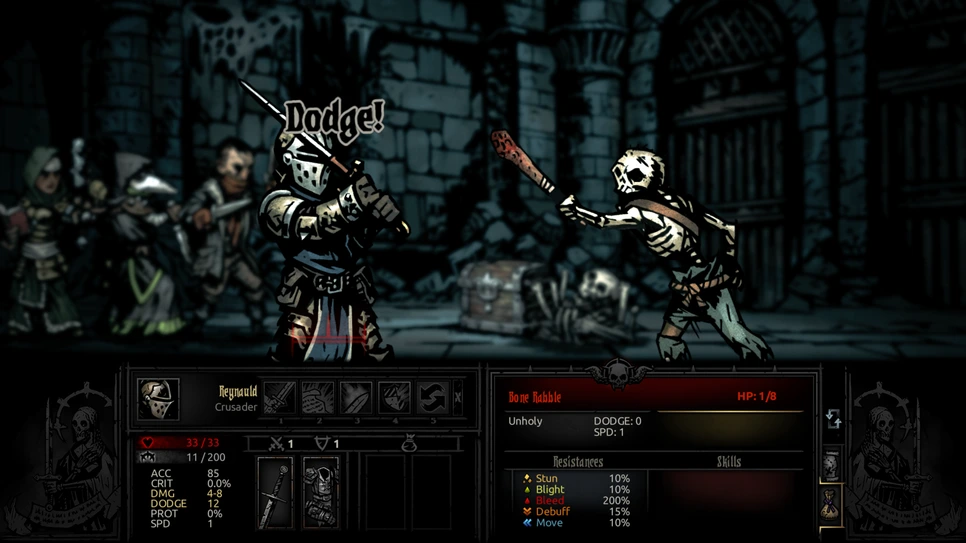
Task: Activate the third combat skill icon
Action: click(x=356, y=398)
